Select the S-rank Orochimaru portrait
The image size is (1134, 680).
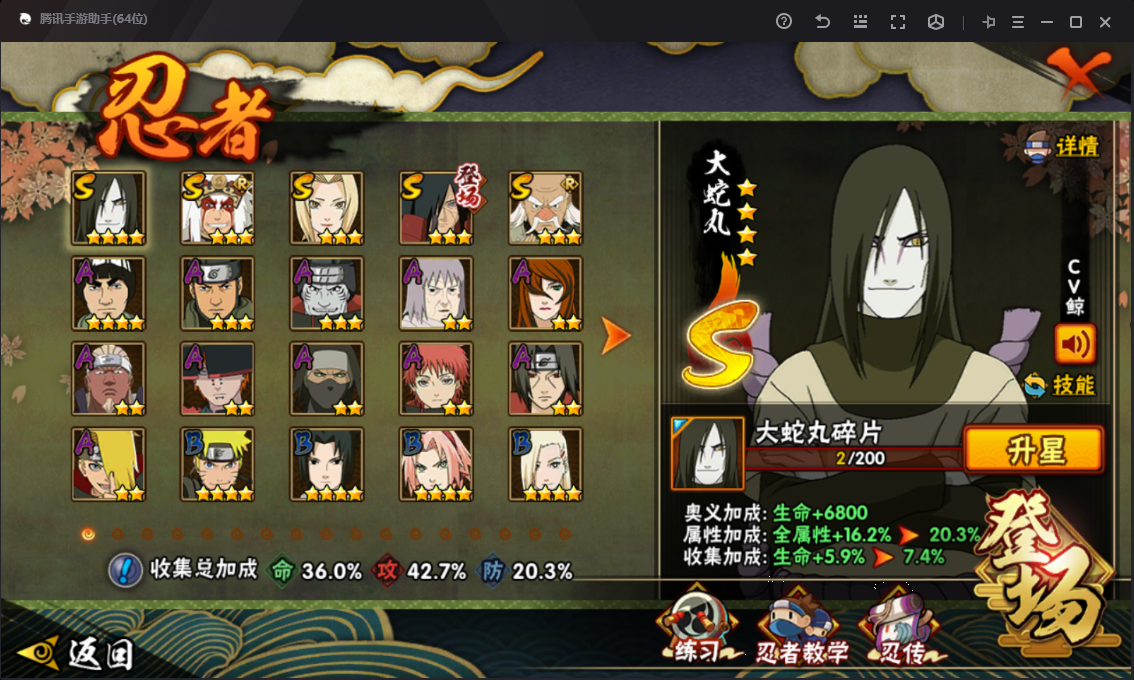coord(109,208)
